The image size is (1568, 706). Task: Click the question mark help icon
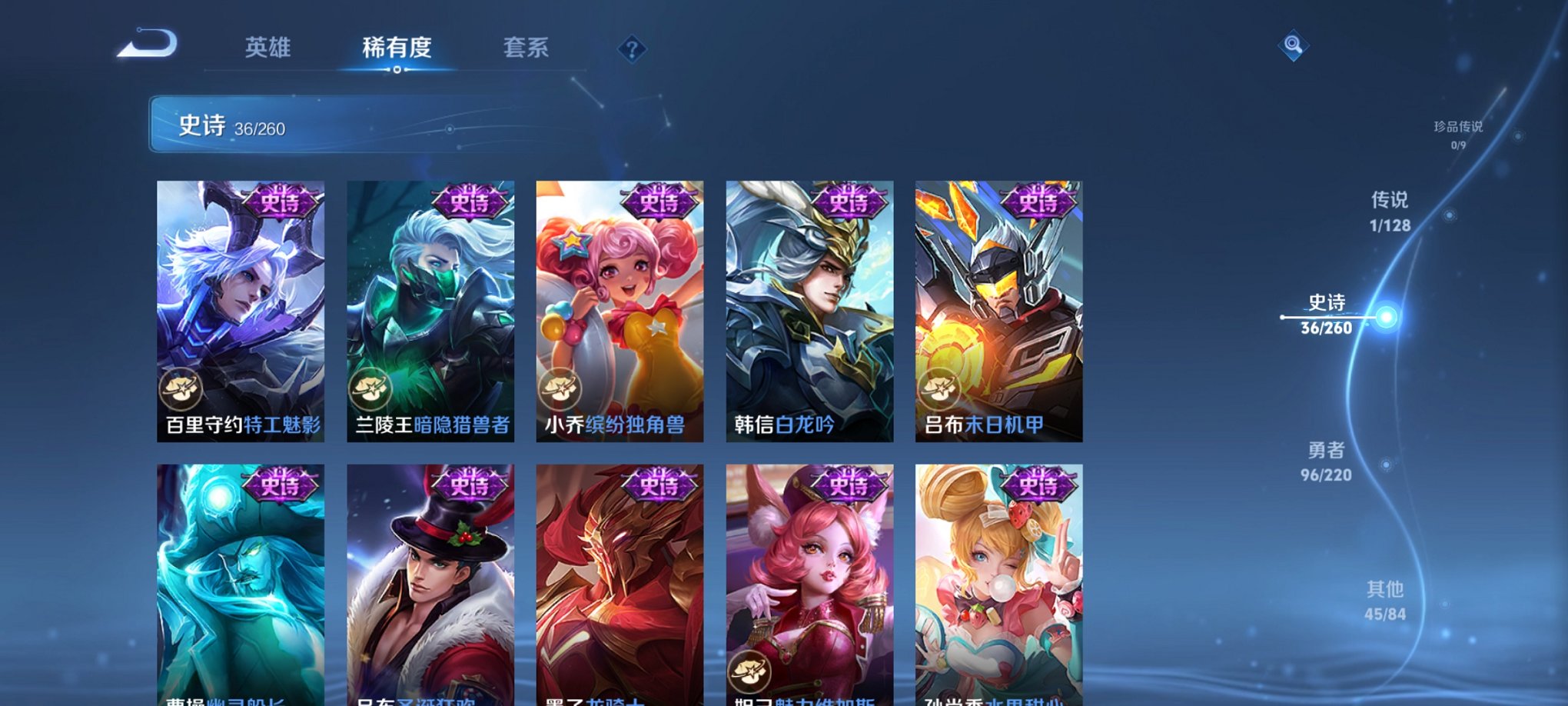632,50
